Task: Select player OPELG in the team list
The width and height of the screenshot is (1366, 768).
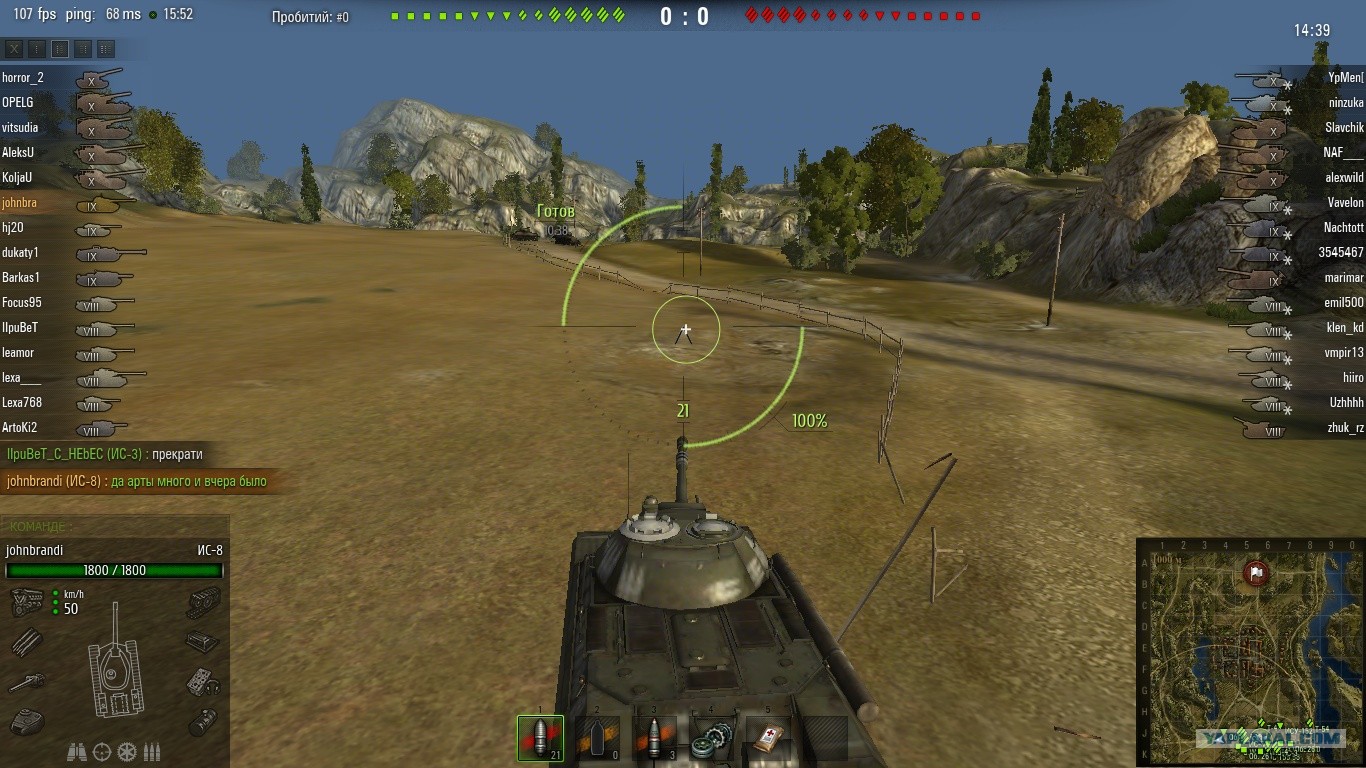Action: [x=18, y=102]
